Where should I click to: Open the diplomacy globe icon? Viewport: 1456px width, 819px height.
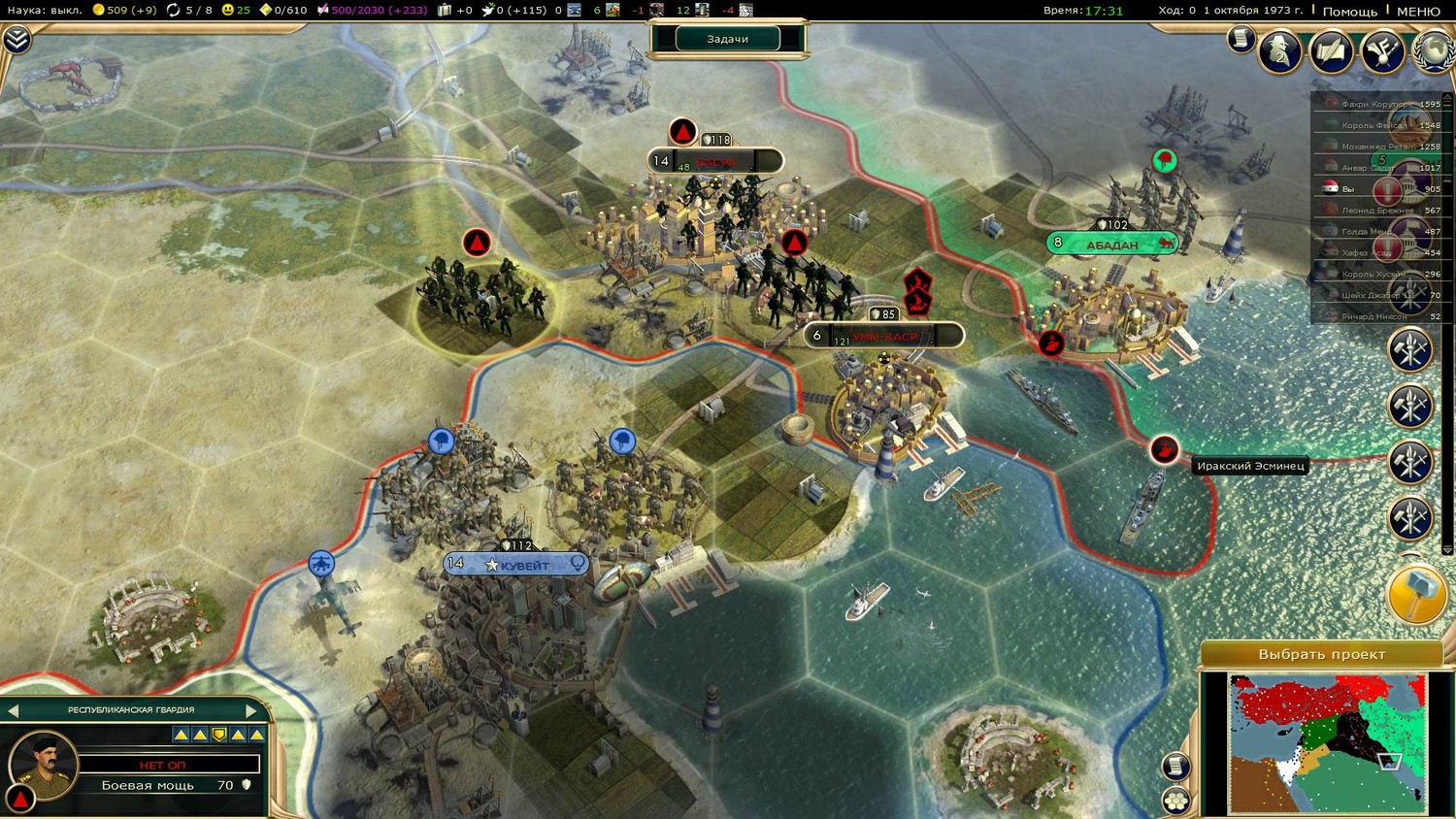(x=1435, y=50)
